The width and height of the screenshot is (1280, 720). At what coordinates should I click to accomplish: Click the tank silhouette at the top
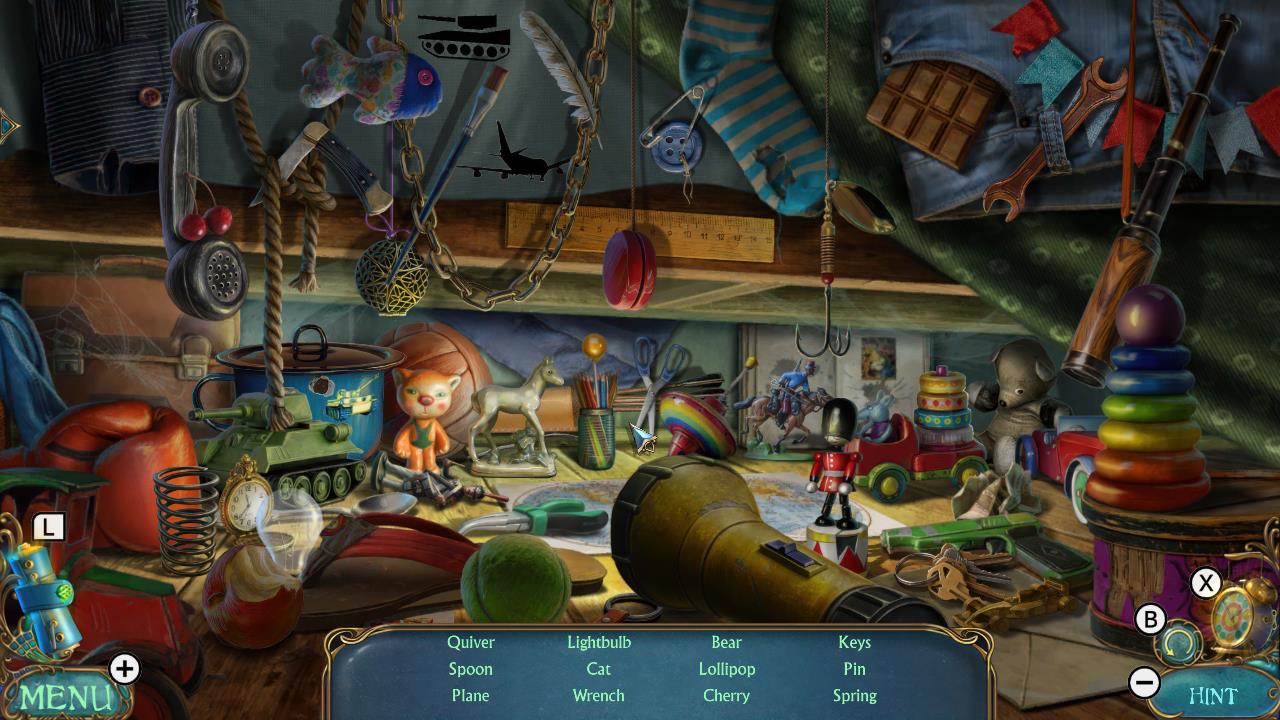click(466, 36)
